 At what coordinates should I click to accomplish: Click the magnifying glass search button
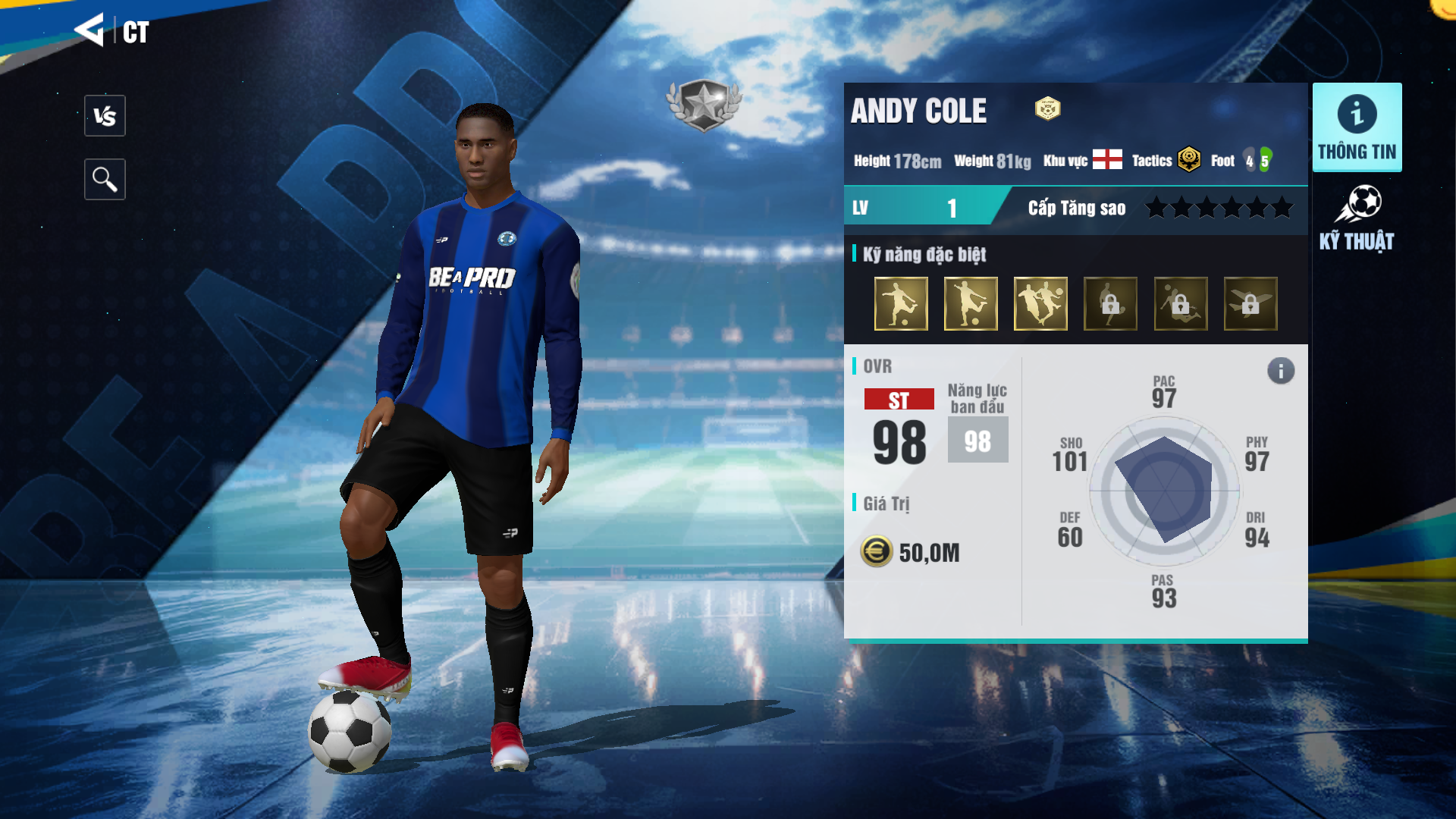(105, 180)
